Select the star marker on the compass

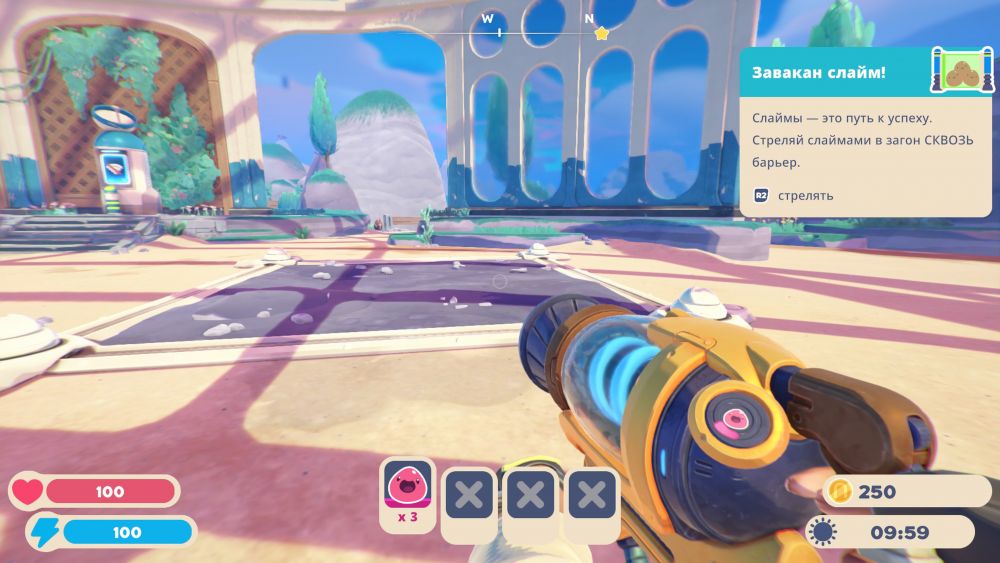pos(601,32)
